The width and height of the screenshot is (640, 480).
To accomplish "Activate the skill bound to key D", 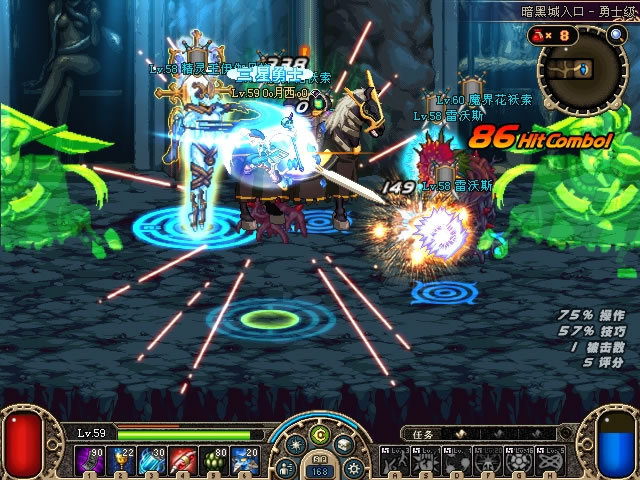I will (455, 461).
